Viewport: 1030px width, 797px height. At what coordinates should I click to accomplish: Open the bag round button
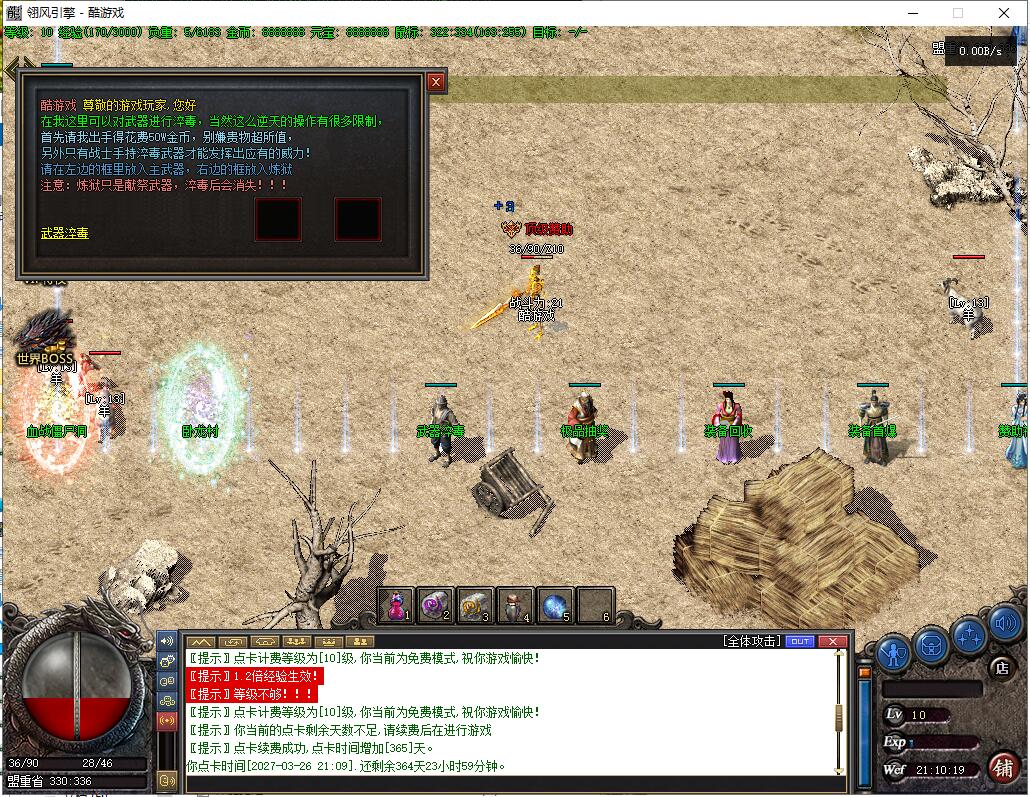pos(931,645)
